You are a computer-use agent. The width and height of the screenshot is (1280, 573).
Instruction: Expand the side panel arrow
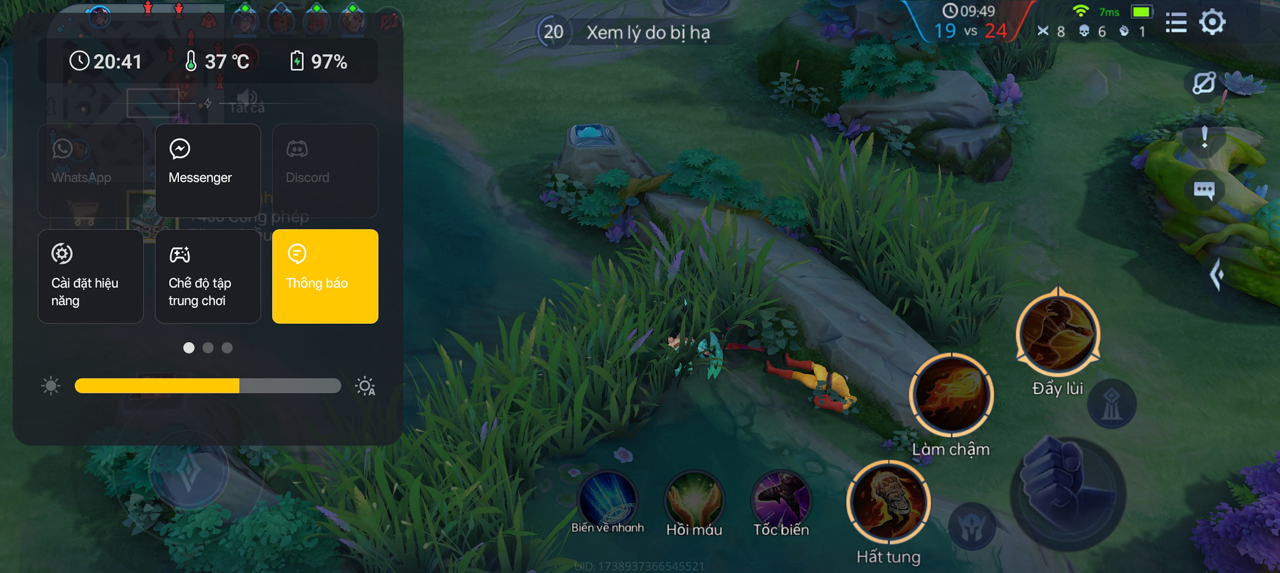tap(1216, 274)
